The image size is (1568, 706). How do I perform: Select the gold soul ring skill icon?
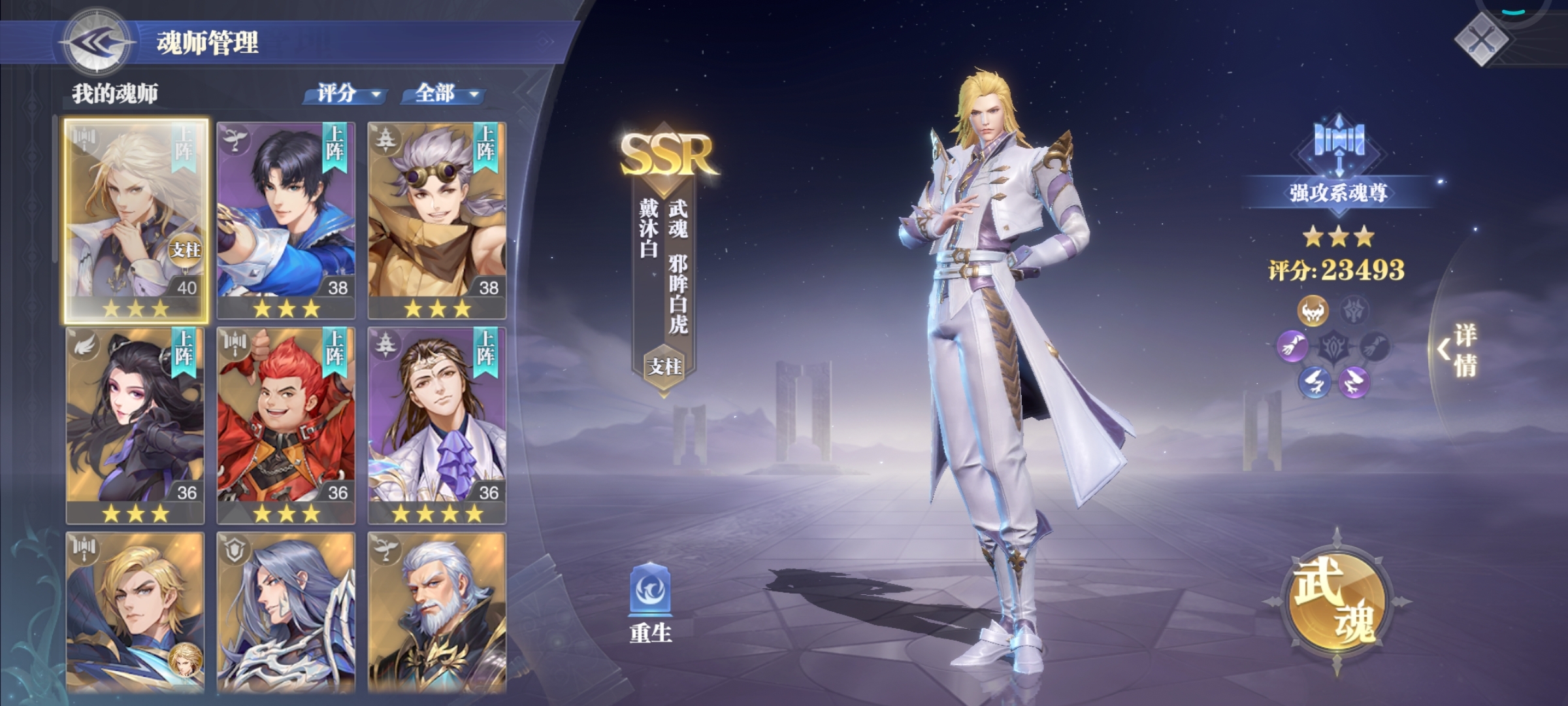coord(1313,310)
